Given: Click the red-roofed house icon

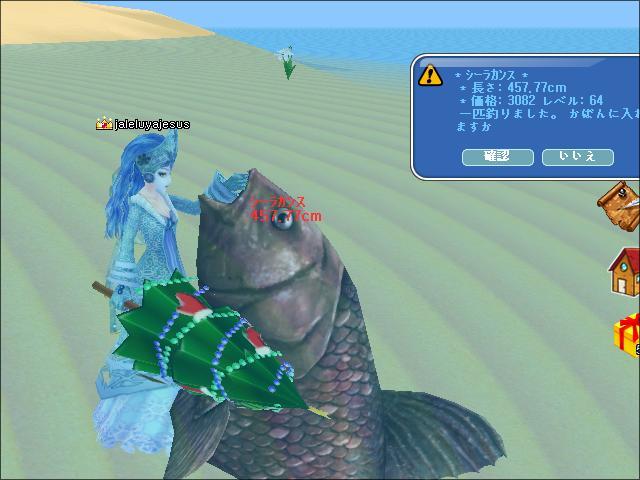Looking at the screenshot, I should point(624,272).
